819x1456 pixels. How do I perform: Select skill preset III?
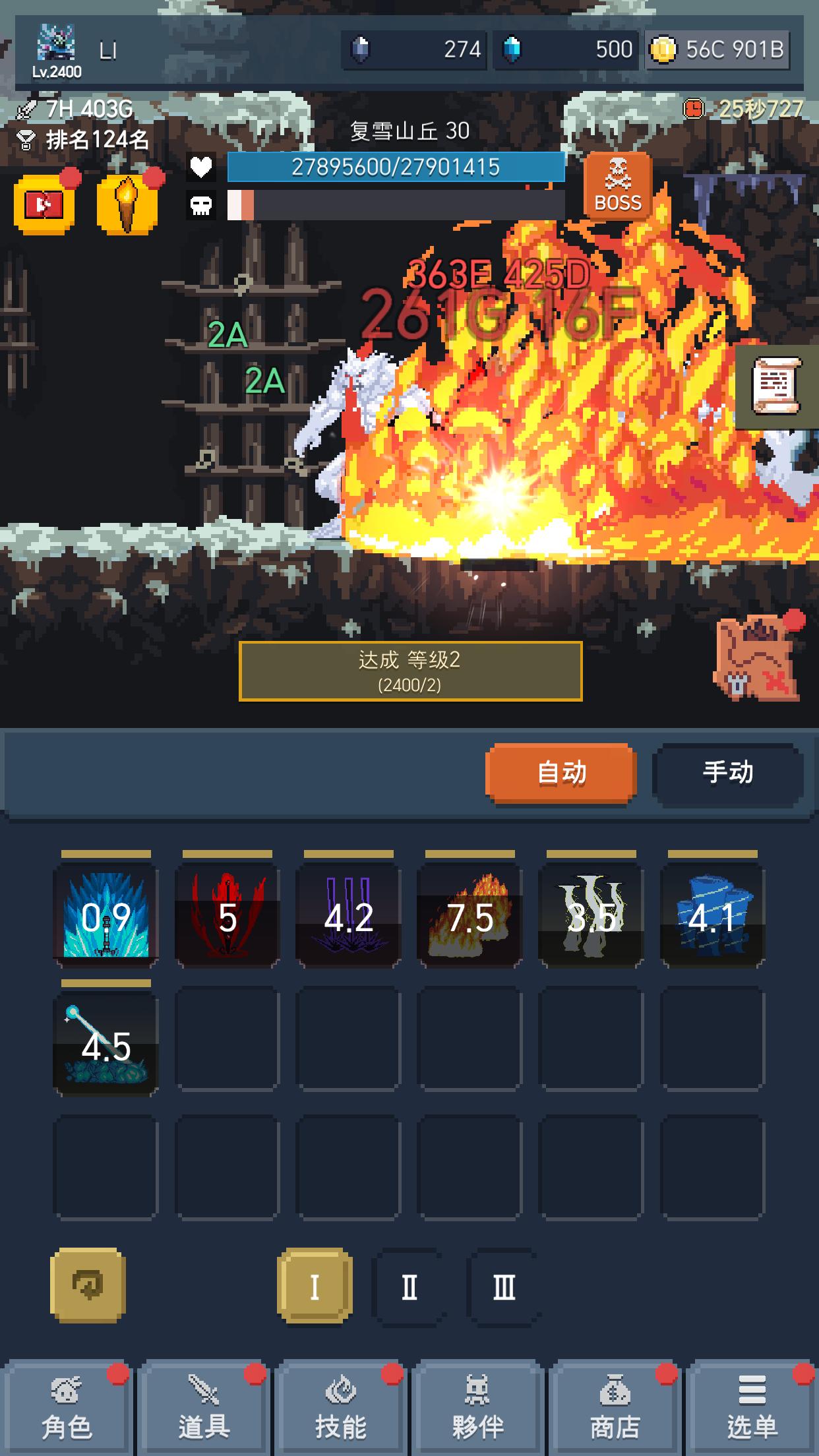coord(504,1287)
